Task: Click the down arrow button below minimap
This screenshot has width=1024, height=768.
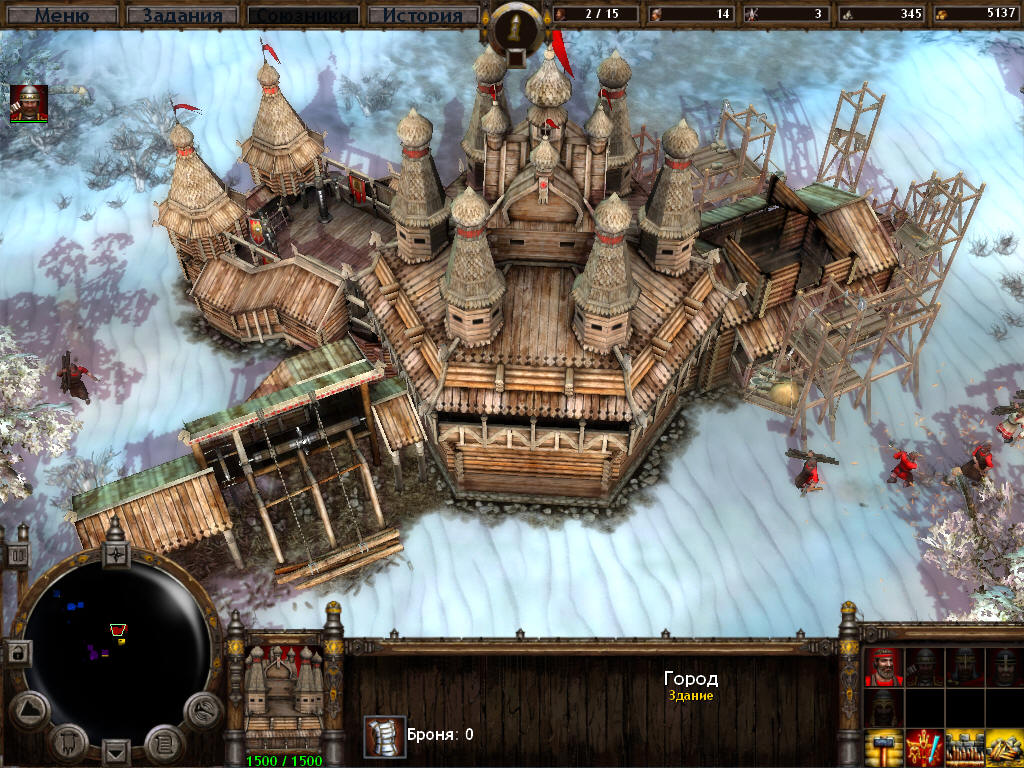Action: (117, 751)
